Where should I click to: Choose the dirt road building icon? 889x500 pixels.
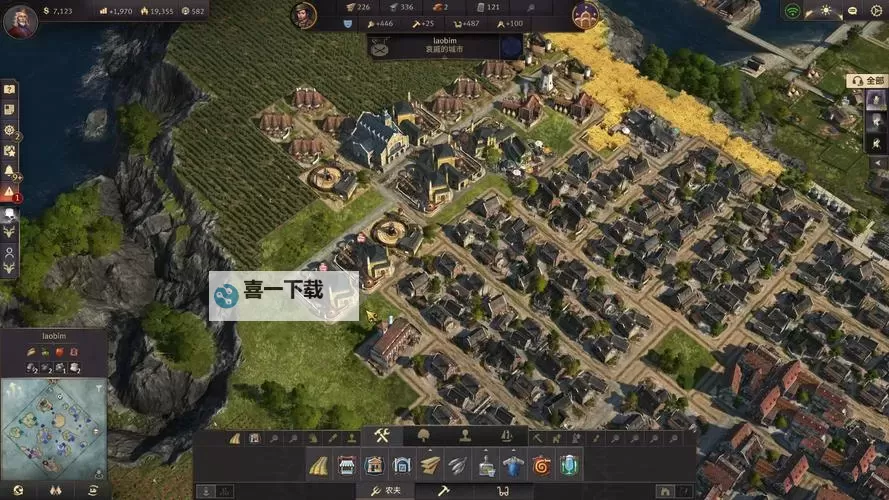click(x=318, y=465)
